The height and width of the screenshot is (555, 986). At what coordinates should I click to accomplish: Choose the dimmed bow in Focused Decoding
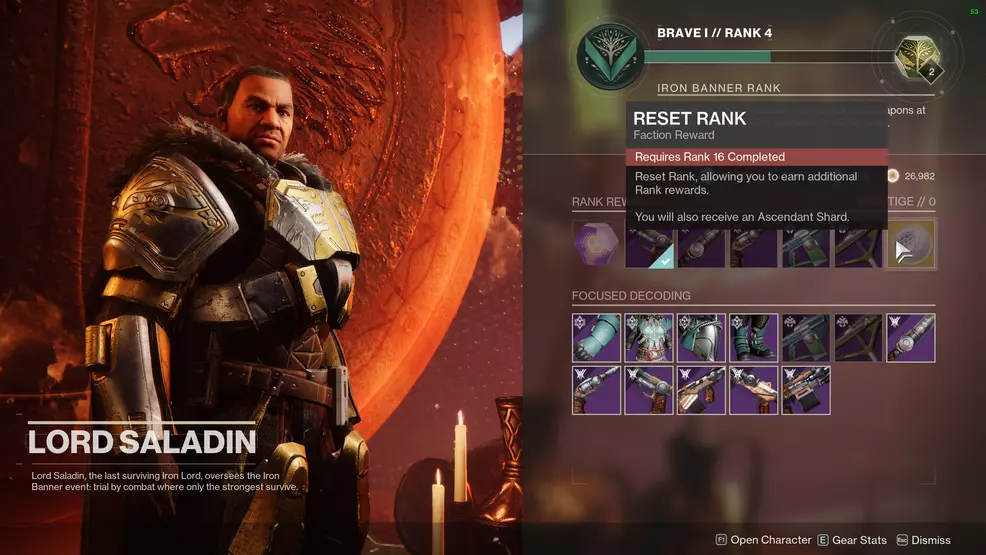[858, 338]
